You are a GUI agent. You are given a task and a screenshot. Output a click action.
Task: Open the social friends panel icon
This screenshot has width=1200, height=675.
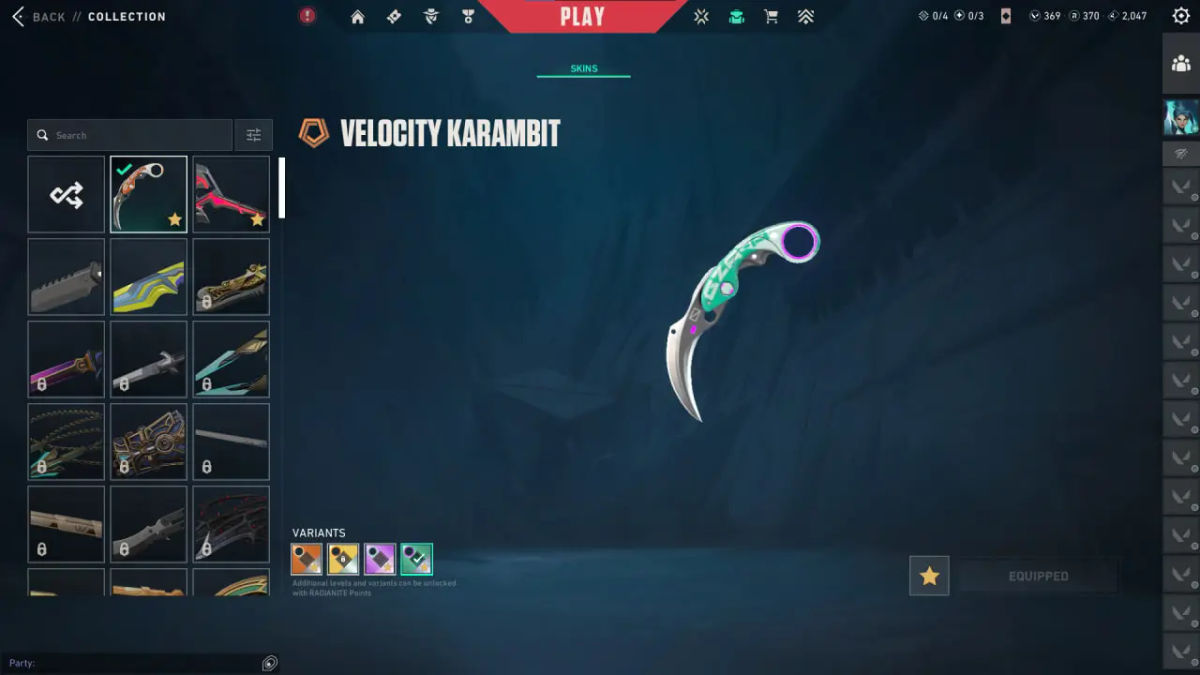[1181, 64]
